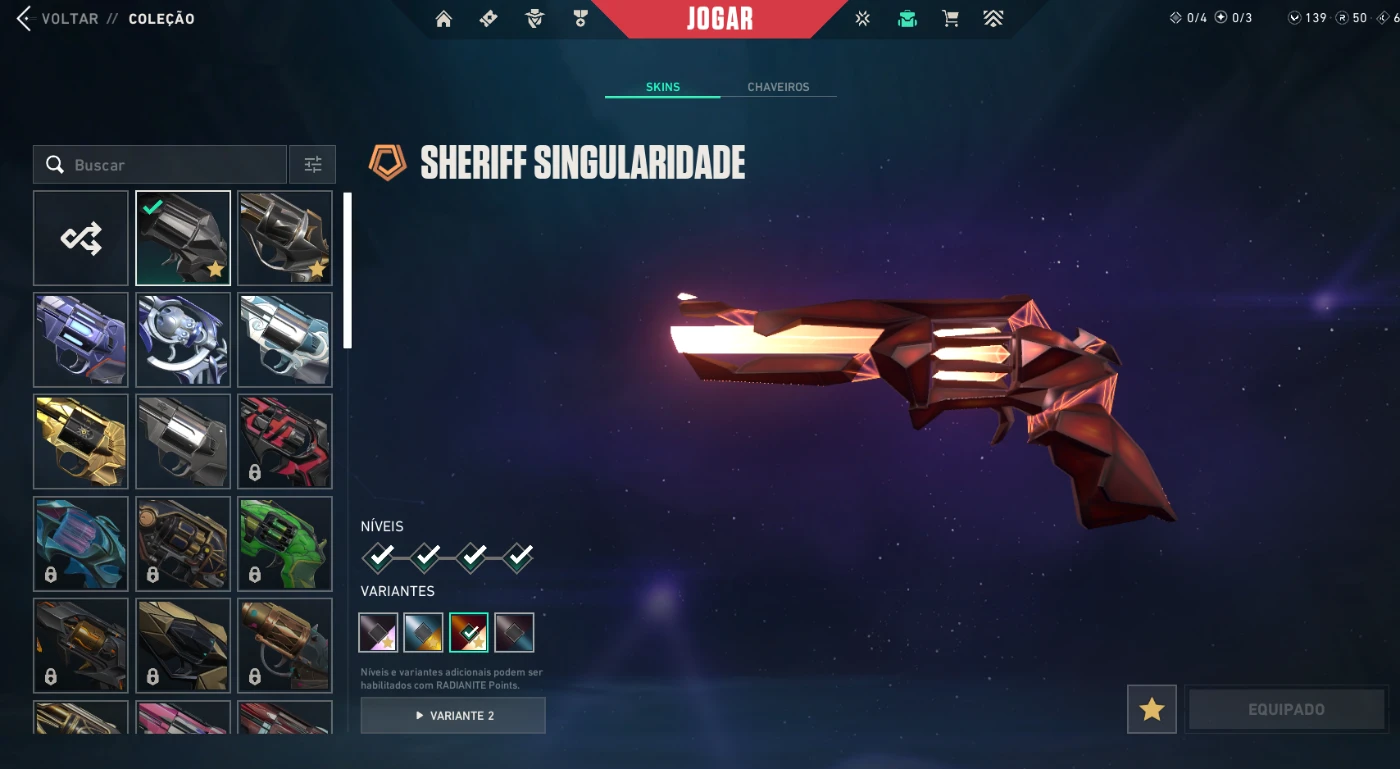Play the Variante 2 preview video
This screenshot has width=1400, height=769.
pos(453,716)
